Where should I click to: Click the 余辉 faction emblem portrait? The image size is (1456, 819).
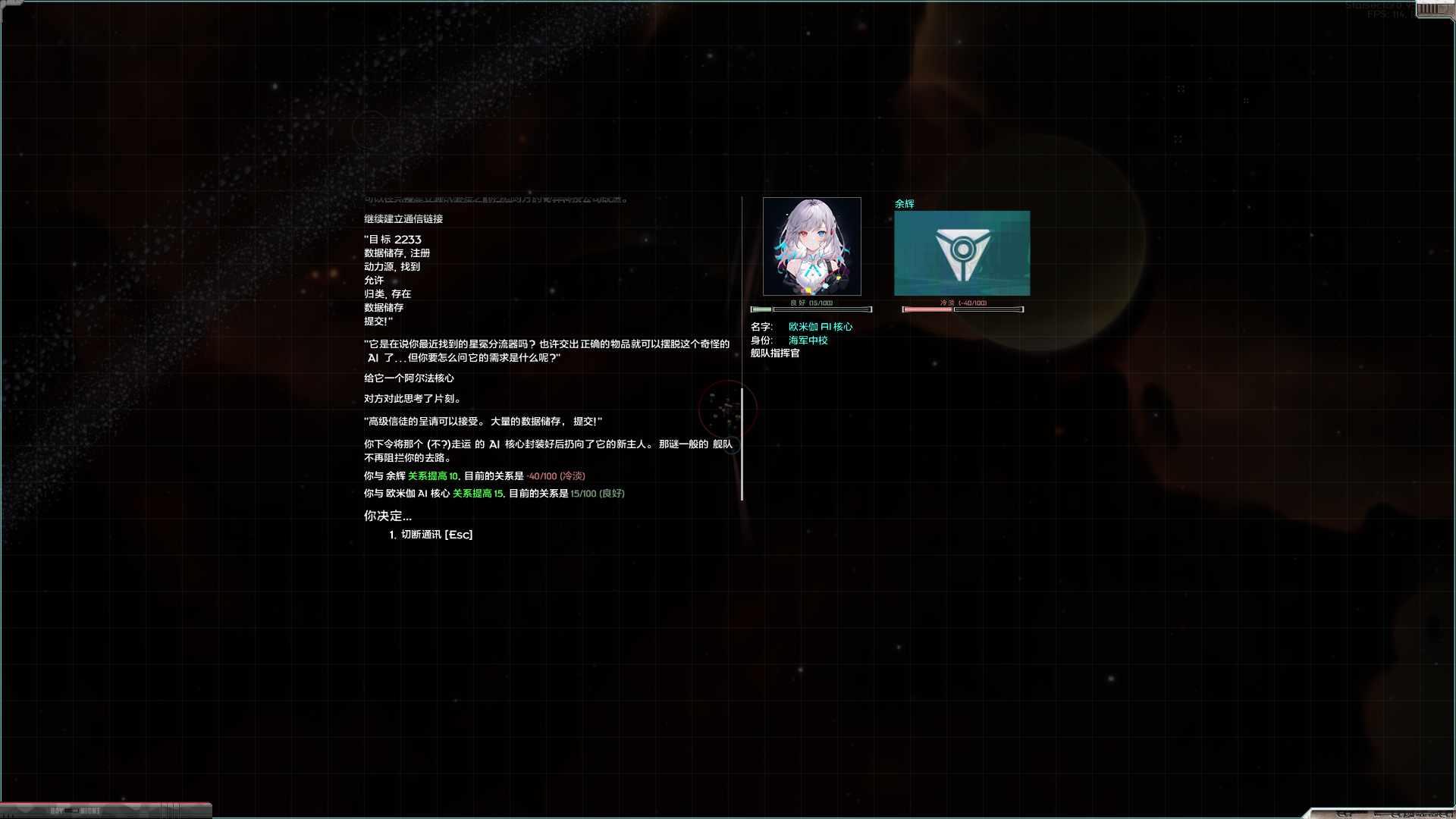pos(962,253)
